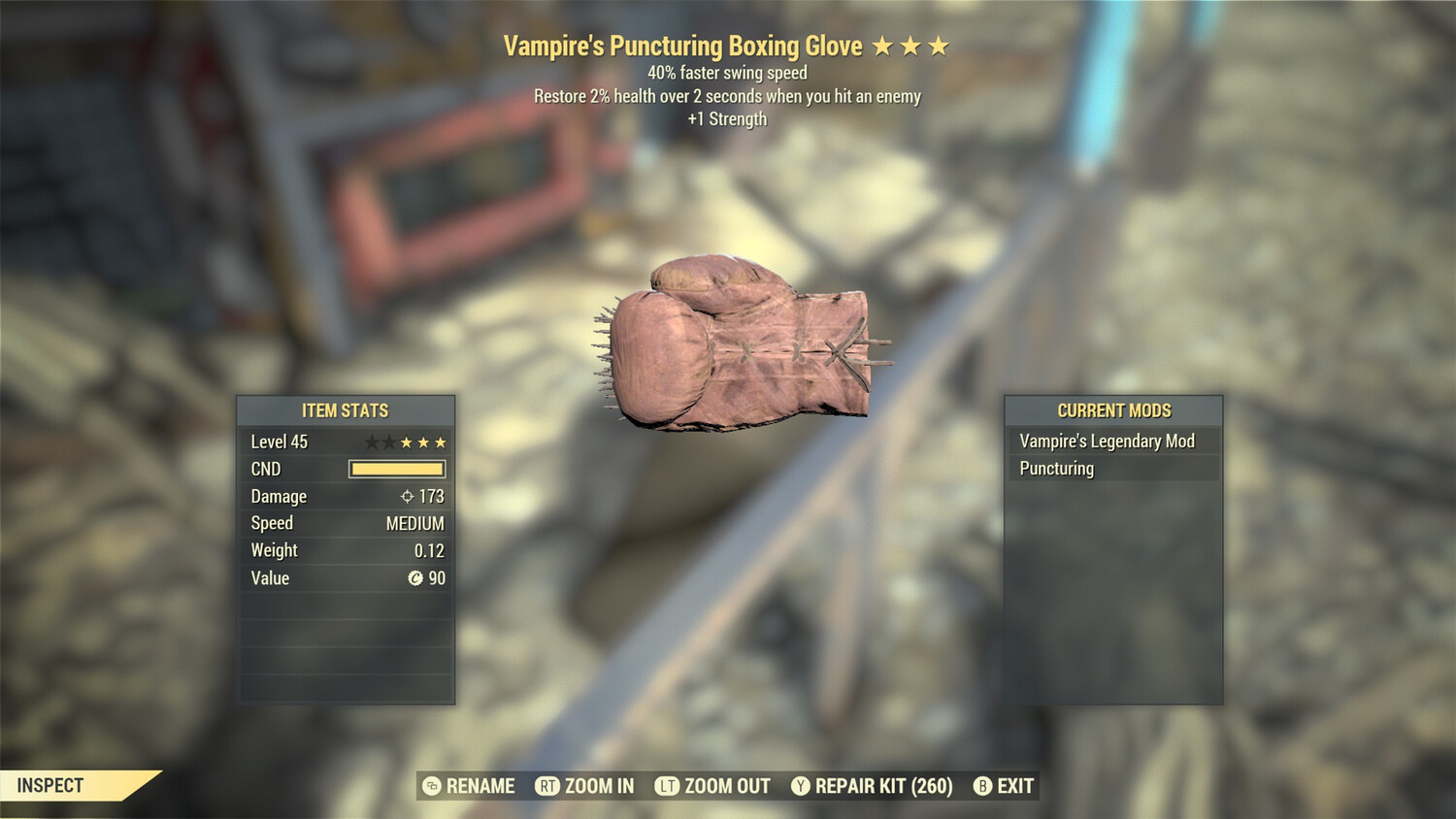Click the CURRENT MODS panel header

tap(1113, 410)
